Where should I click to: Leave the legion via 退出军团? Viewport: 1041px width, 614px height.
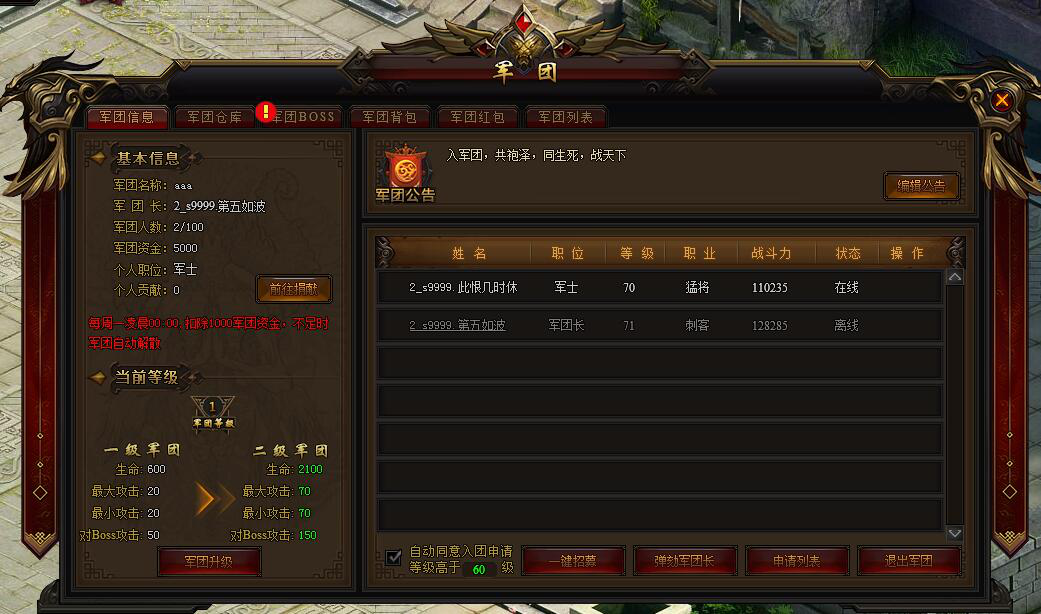tap(909, 561)
